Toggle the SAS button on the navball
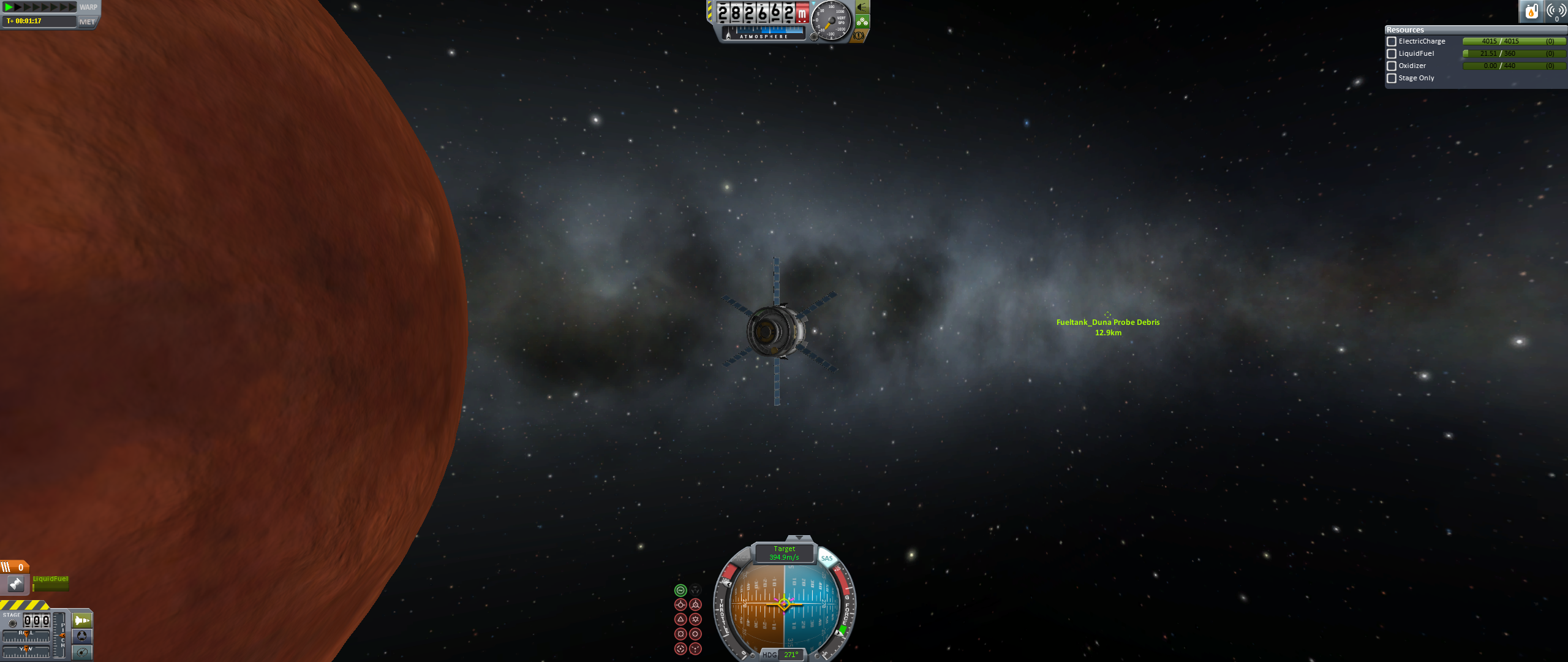The height and width of the screenshot is (662, 1568). [827, 558]
